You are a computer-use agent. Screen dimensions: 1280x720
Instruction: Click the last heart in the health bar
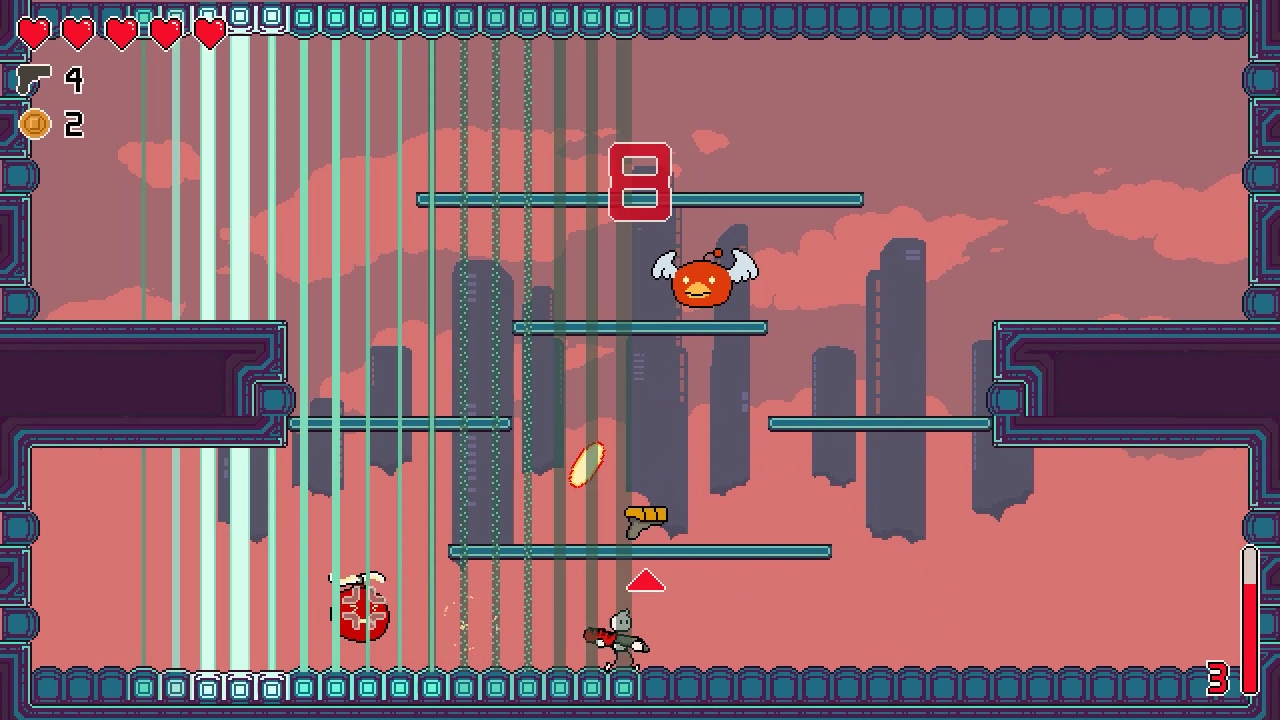(x=209, y=33)
